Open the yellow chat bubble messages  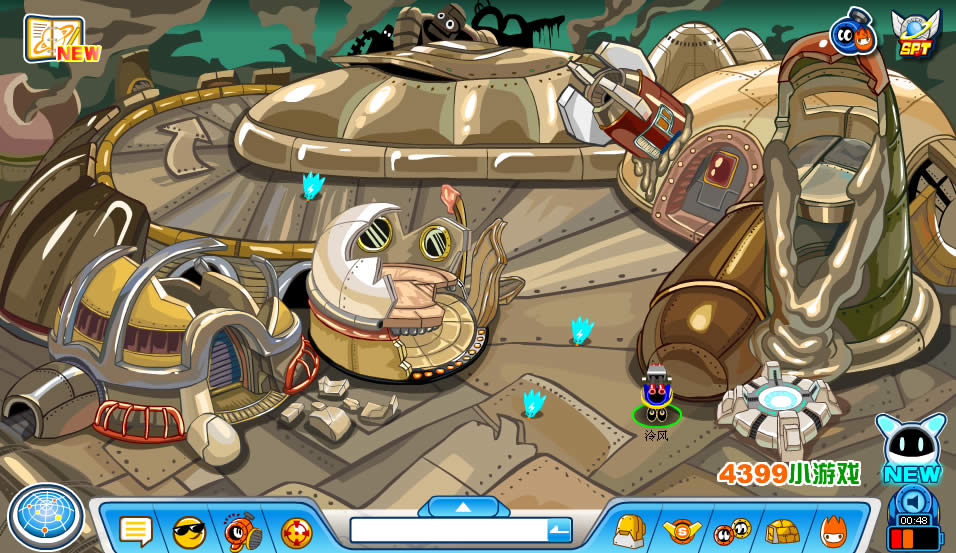[135, 530]
